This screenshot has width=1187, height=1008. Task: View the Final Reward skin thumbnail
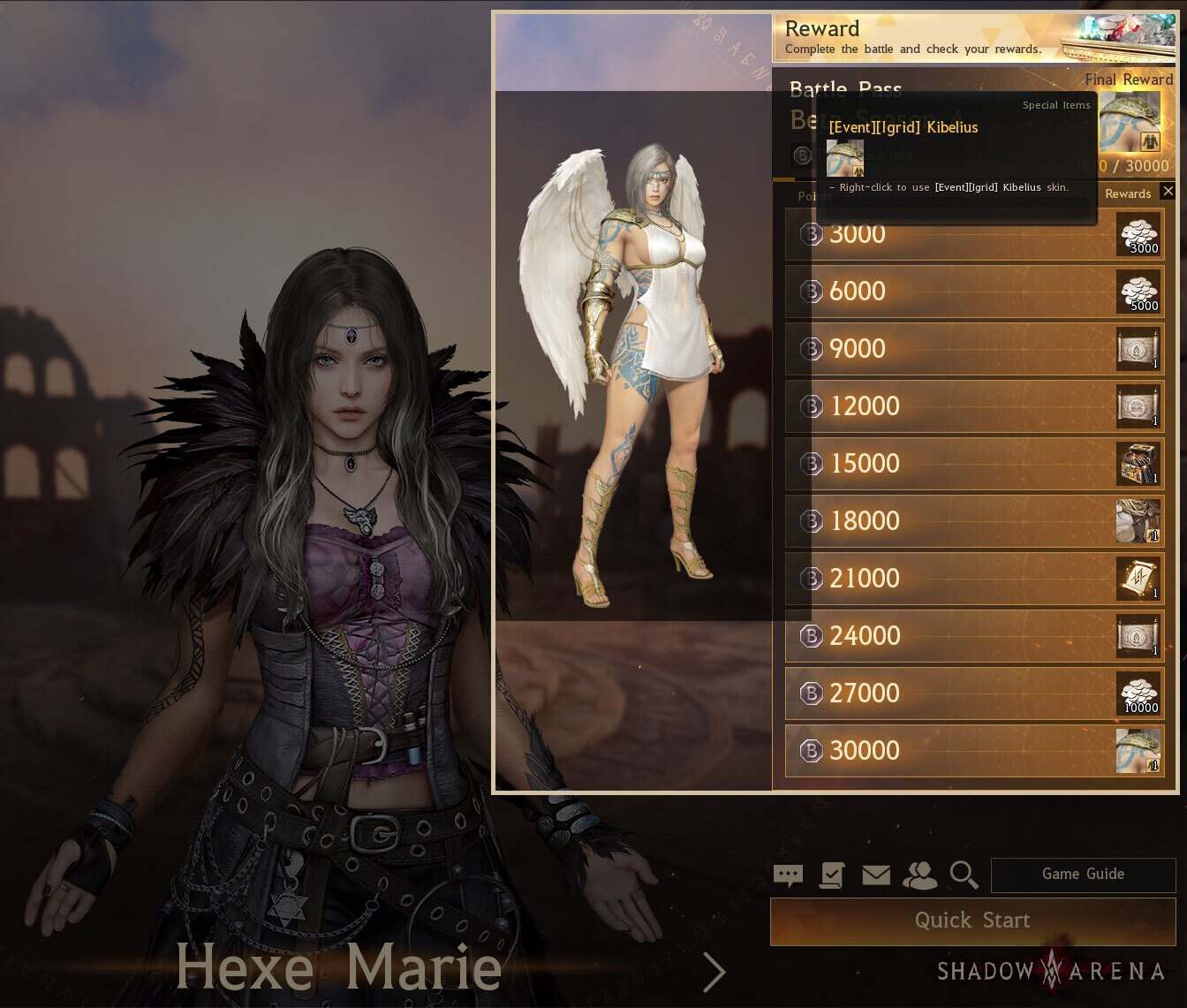(1130, 122)
